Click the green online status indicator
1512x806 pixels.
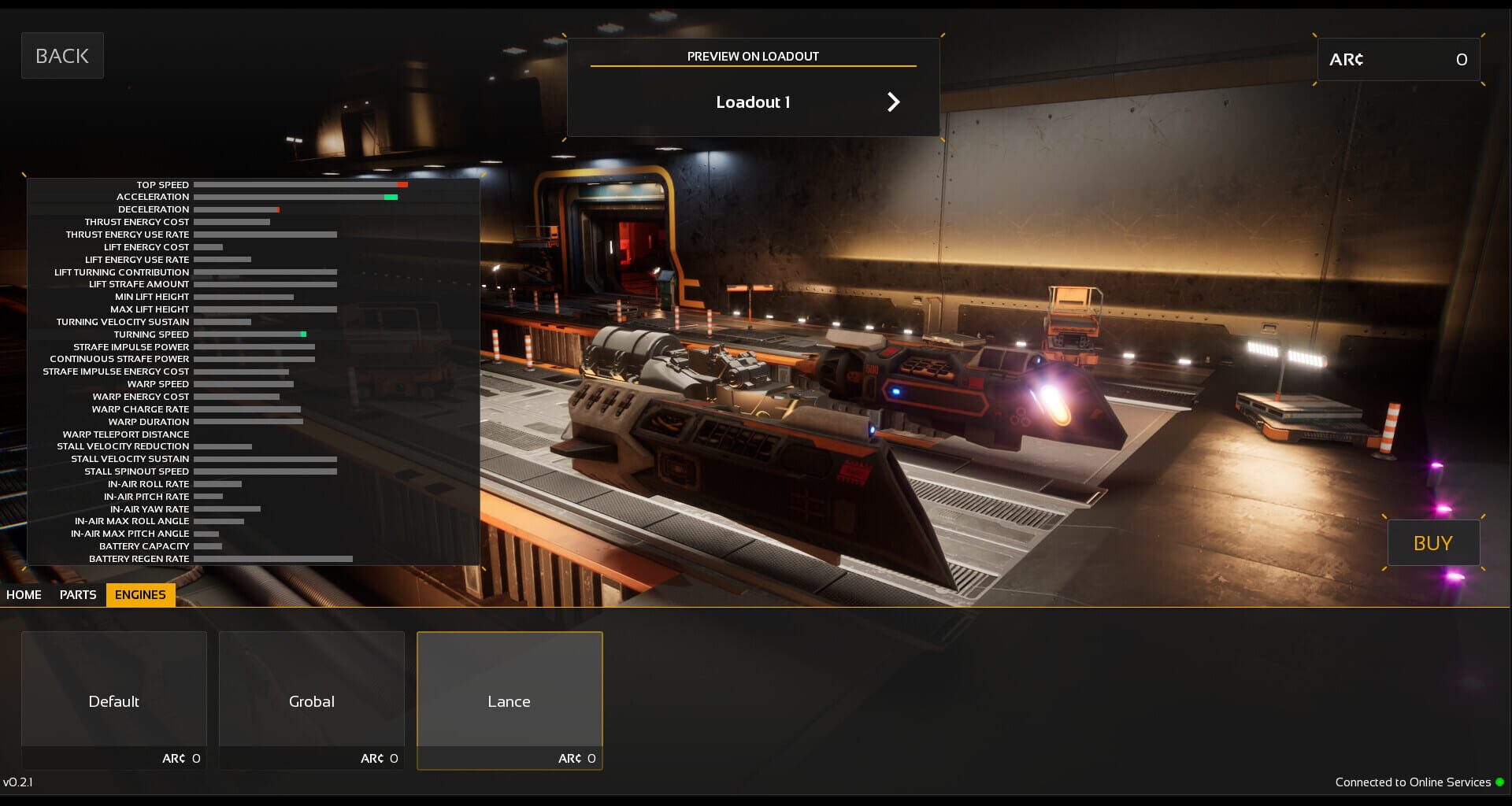pos(1500,782)
